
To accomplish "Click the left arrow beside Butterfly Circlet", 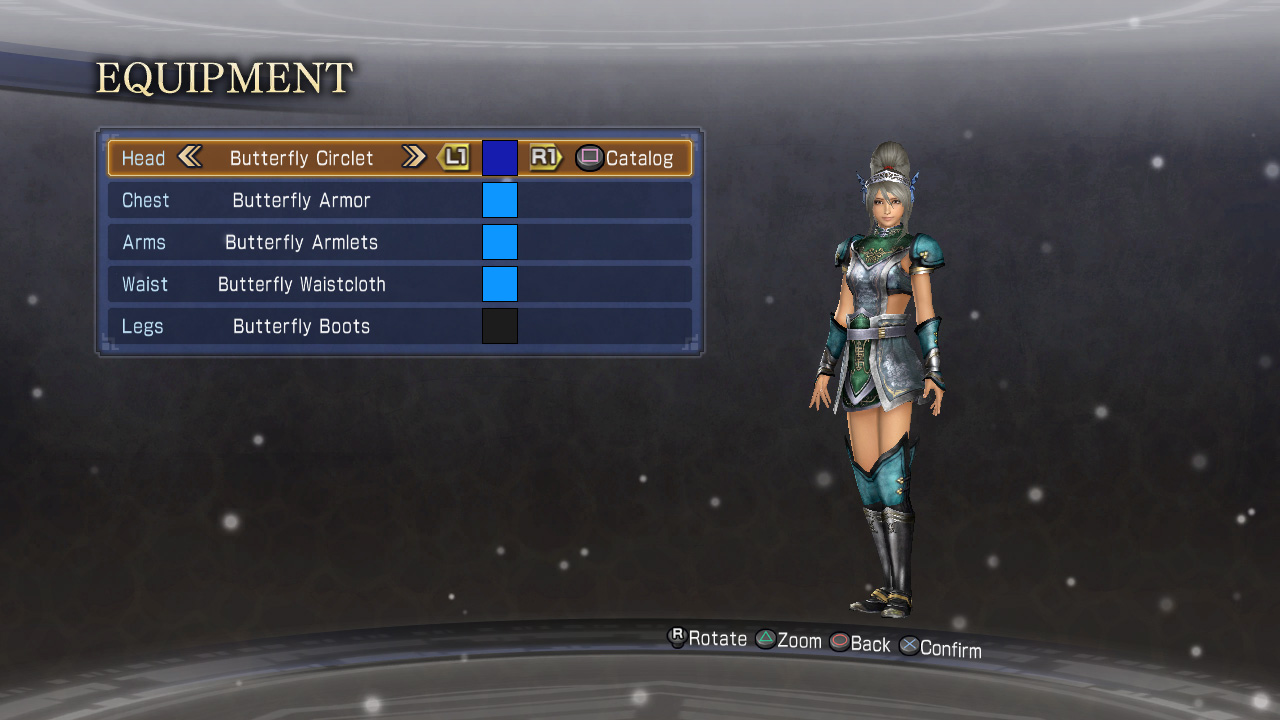I will tap(190, 157).
